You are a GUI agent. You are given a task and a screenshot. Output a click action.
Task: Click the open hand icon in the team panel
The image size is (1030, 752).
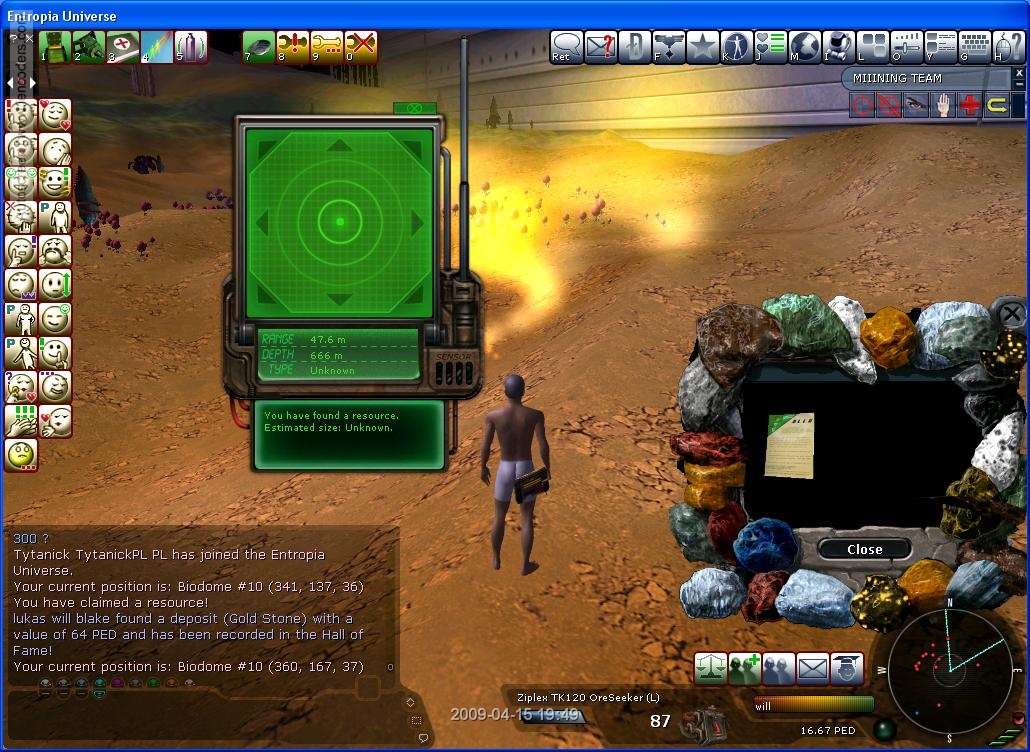tap(942, 105)
